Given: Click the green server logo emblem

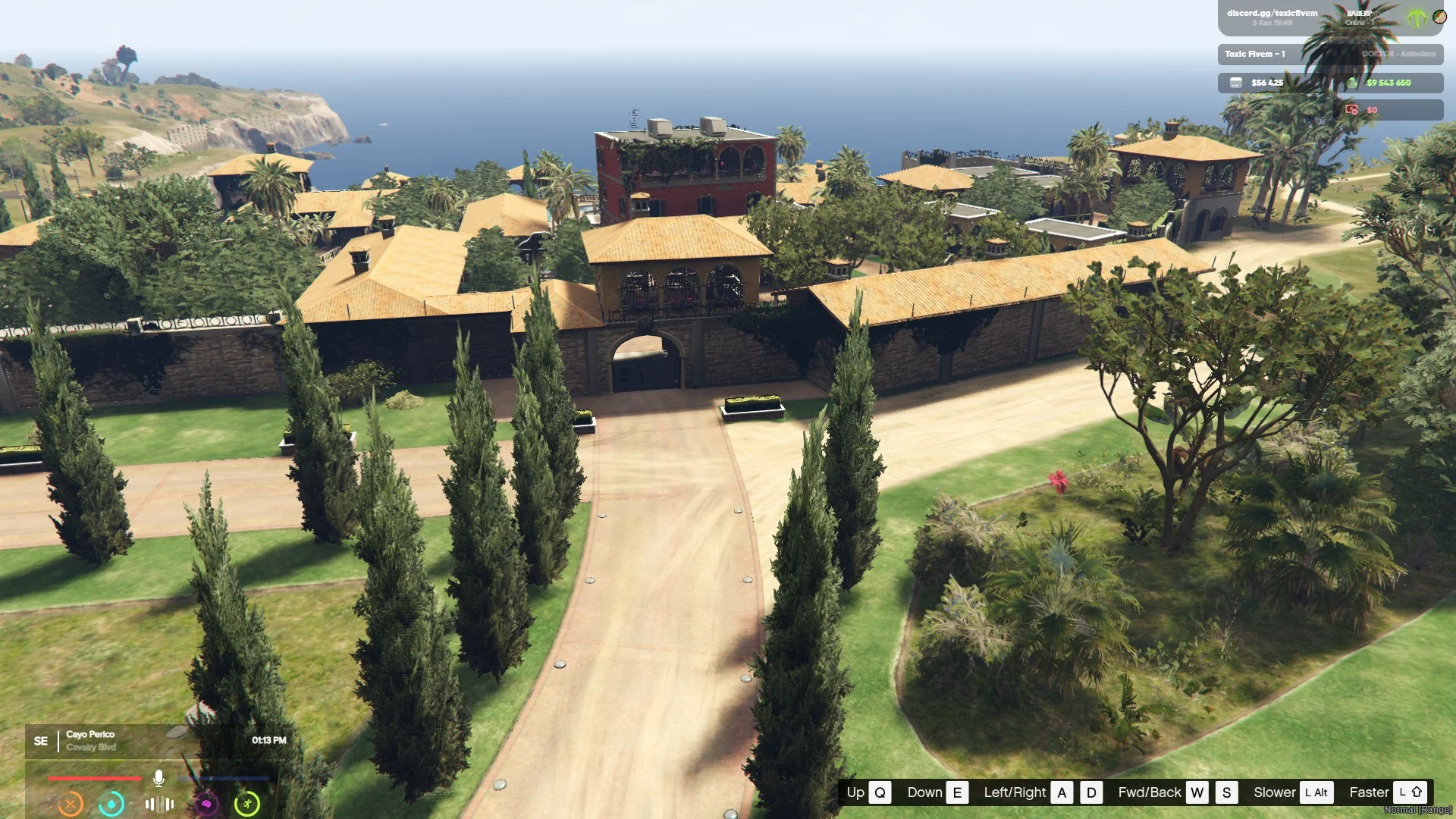Looking at the screenshot, I should tap(1416, 18).
